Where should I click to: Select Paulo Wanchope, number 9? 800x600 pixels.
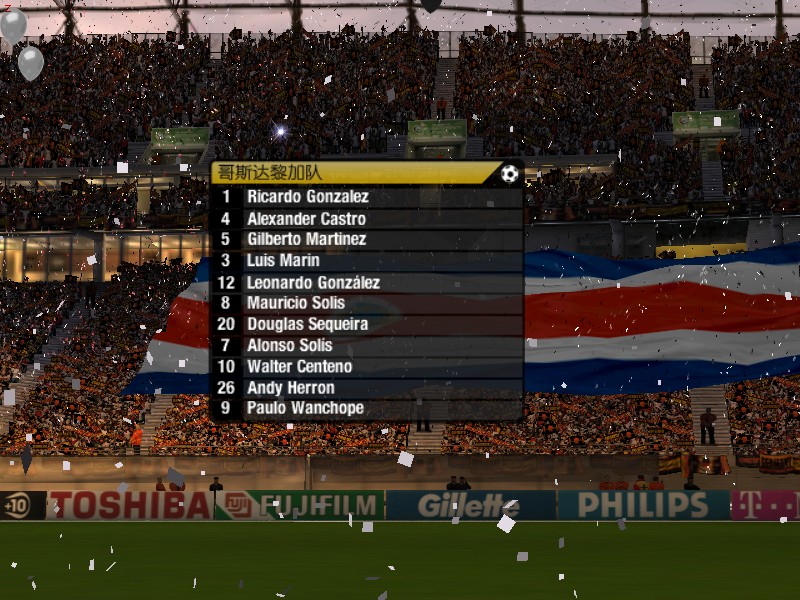point(305,408)
